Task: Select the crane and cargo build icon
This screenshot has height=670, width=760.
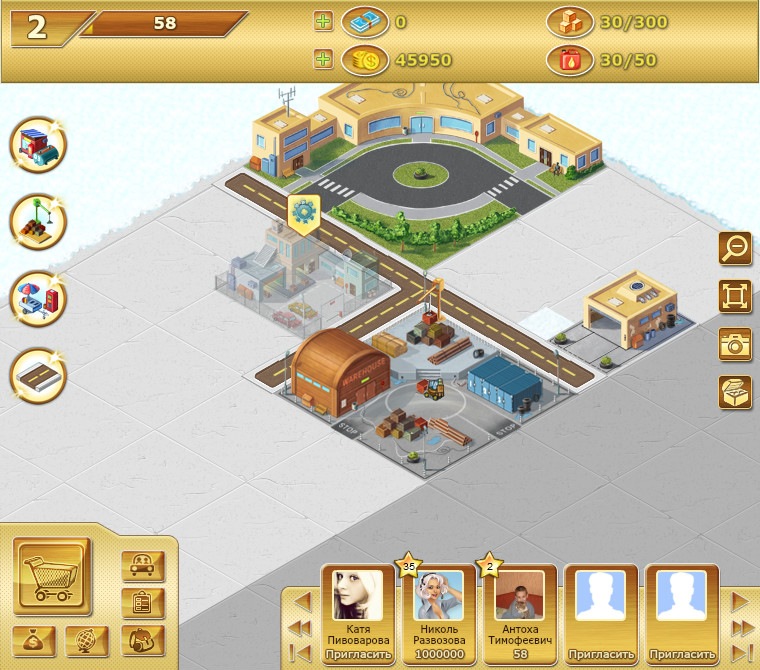Action: click(x=37, y=222)
